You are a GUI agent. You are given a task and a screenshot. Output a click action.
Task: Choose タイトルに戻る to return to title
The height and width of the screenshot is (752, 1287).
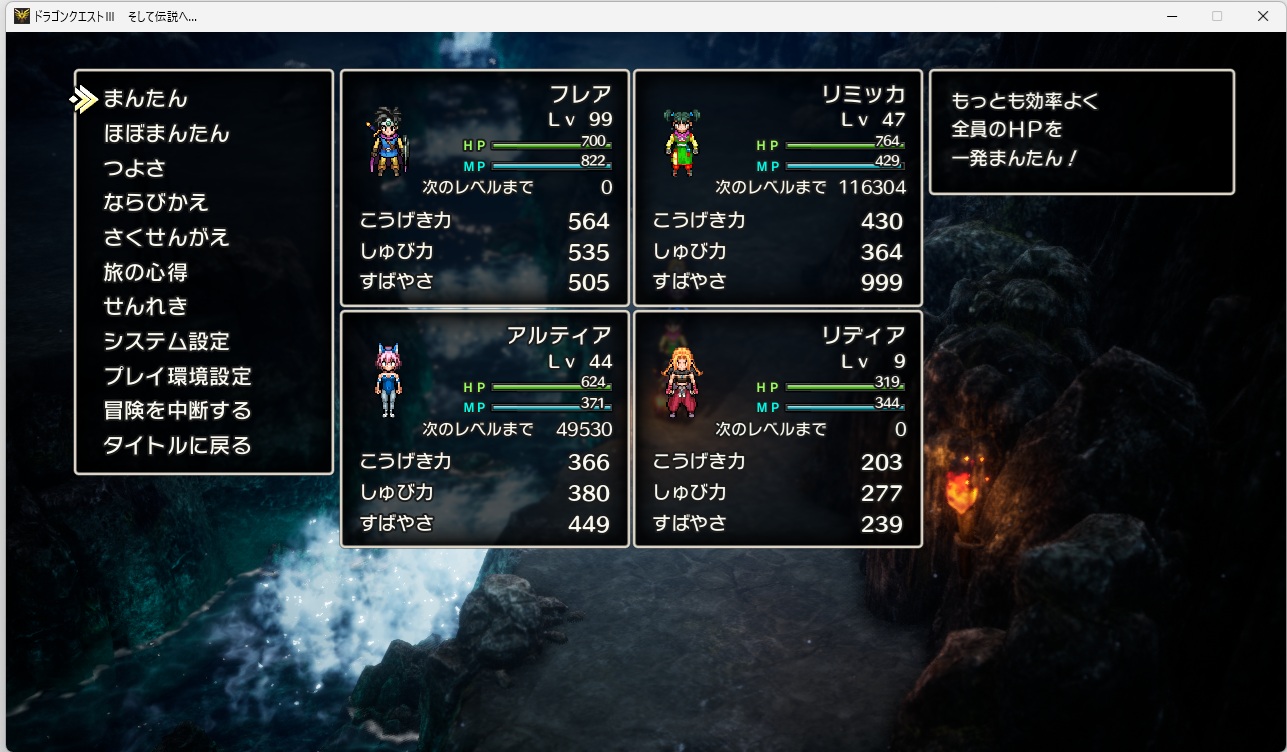[178, 445]
